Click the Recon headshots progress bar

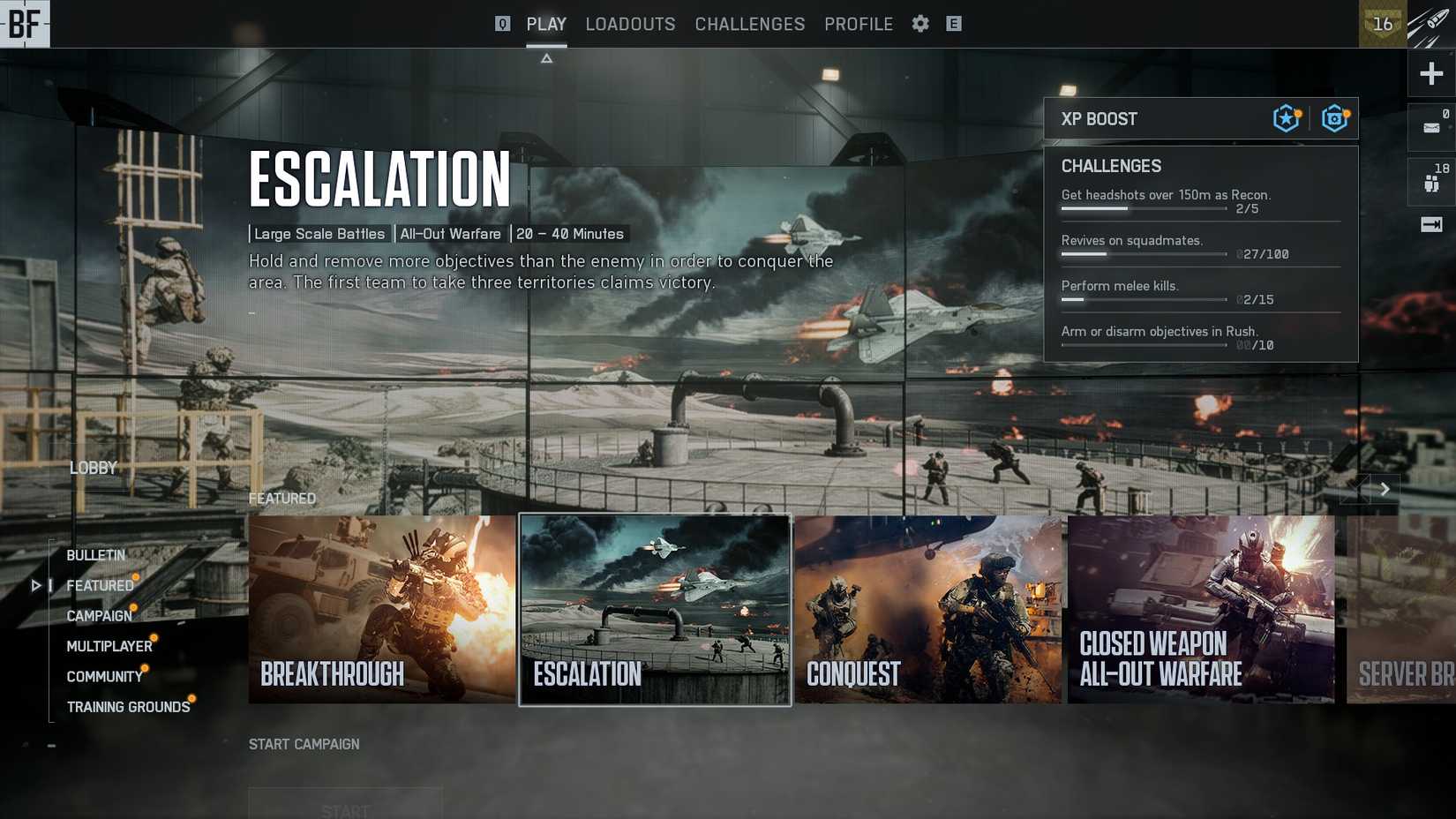pyautogui.click(x=1143, y=208)
